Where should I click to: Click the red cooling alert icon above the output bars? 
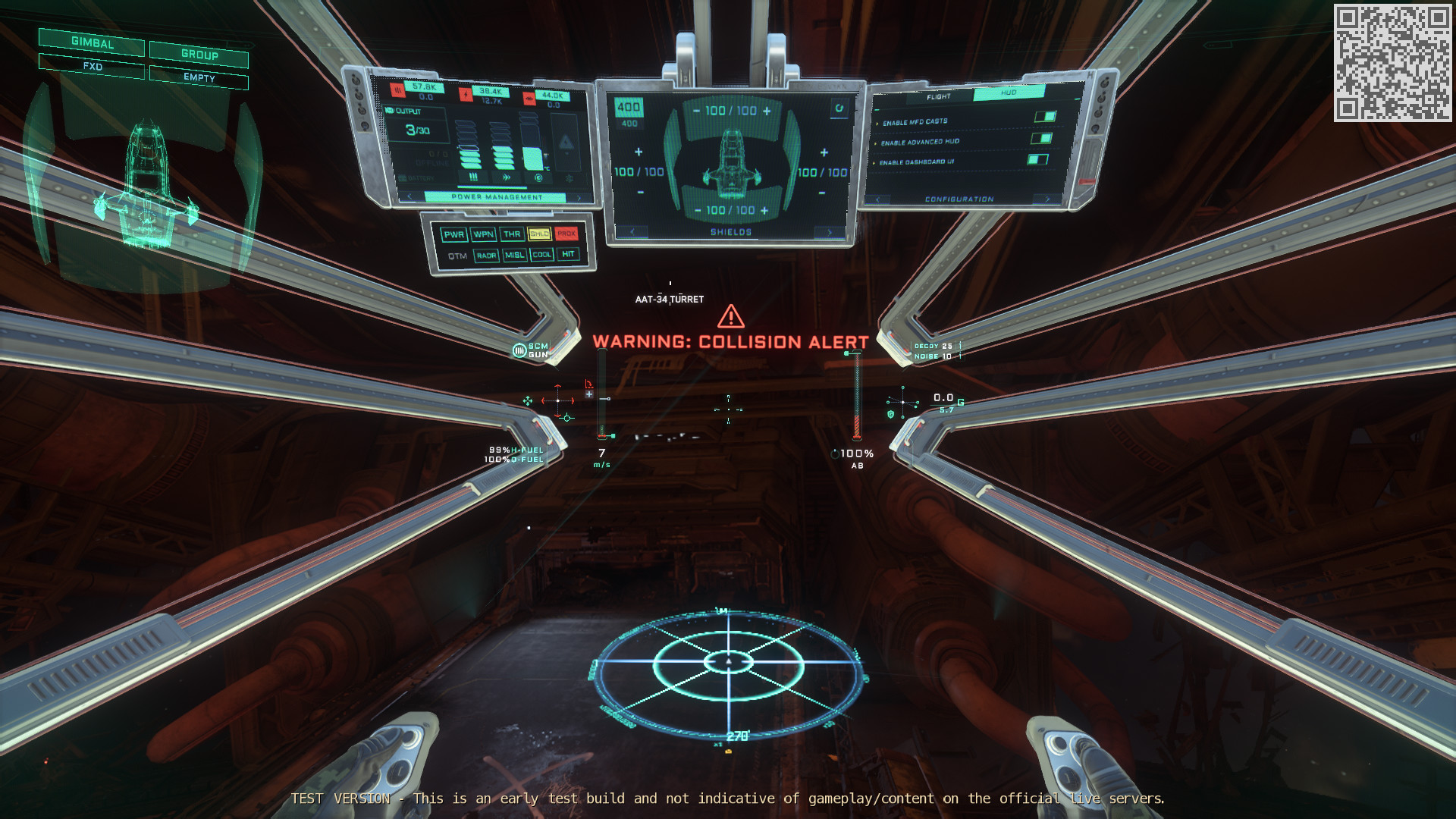[398, 89]
